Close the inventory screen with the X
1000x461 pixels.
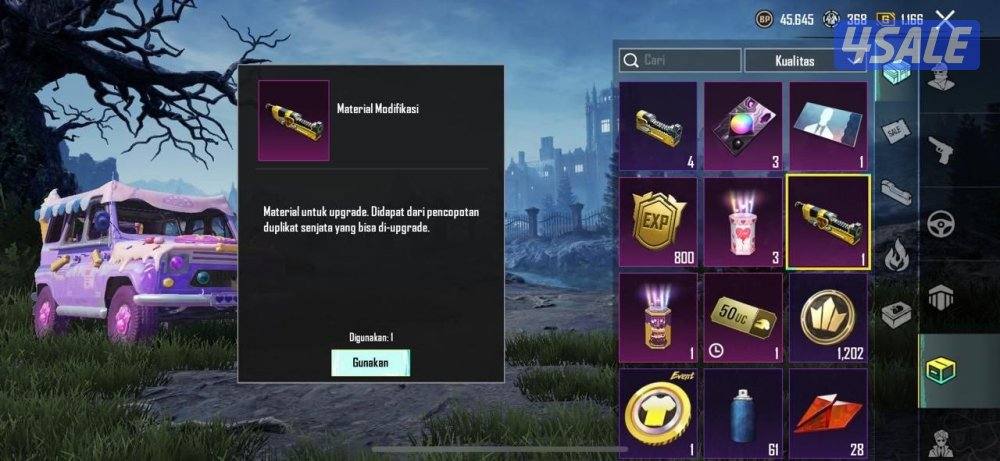(943, 18)
